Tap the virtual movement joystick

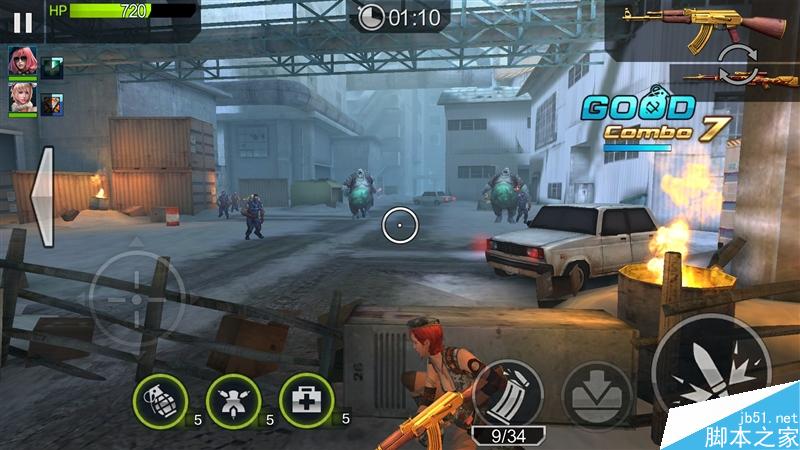click(x=137, y=299)
